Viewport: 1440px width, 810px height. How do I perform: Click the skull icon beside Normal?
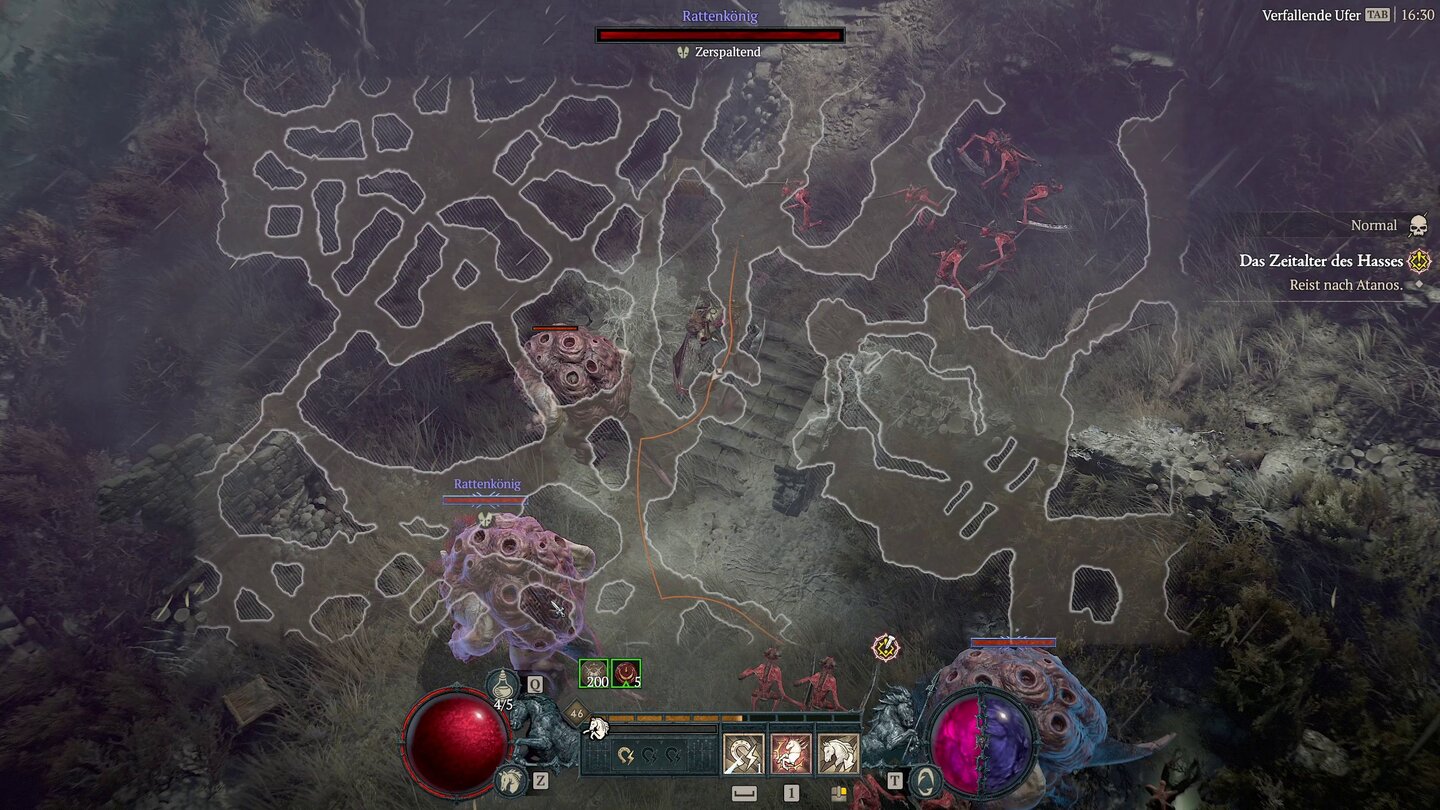[1417, 225]
